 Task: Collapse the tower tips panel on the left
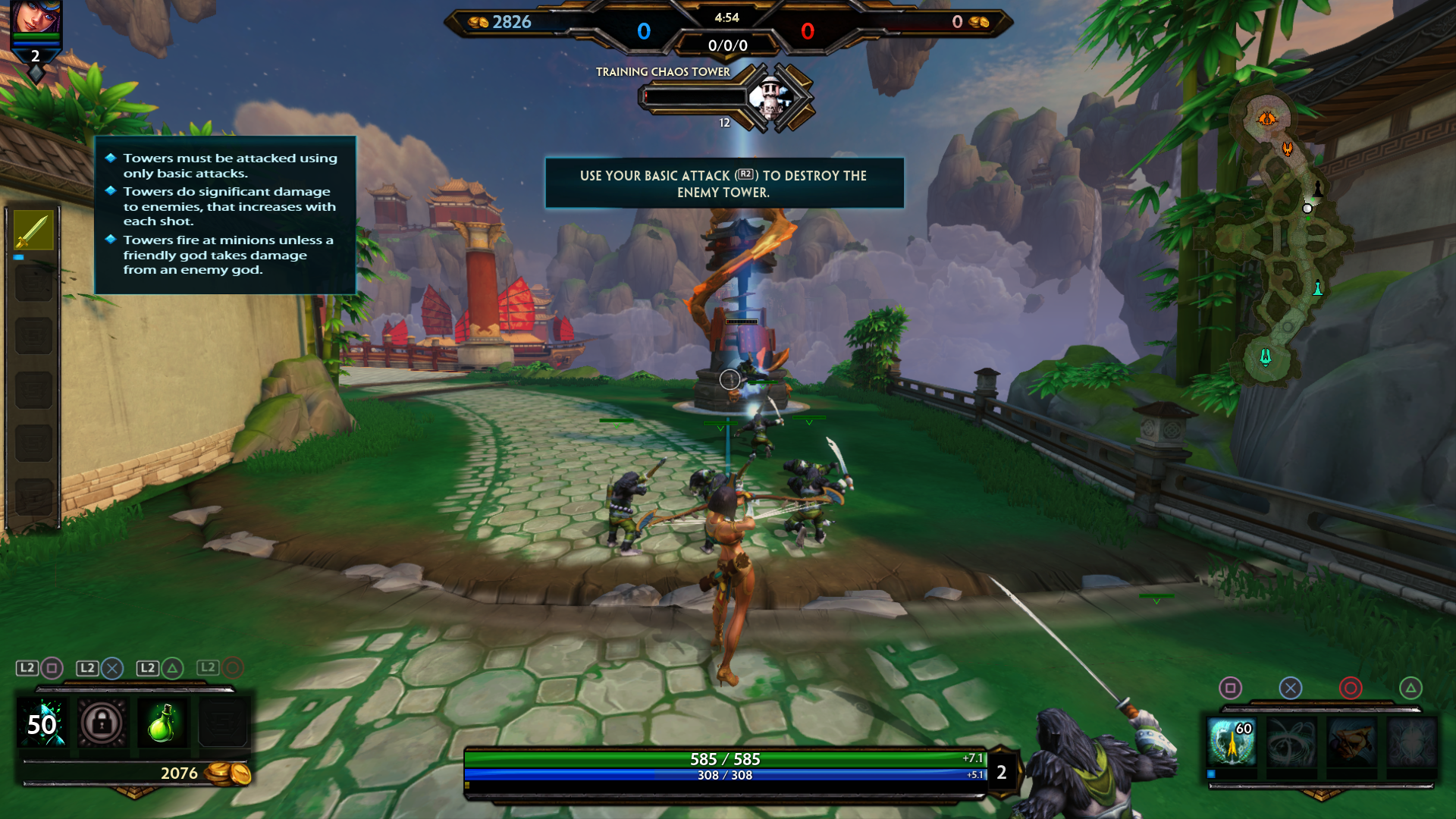coord(224,215)
